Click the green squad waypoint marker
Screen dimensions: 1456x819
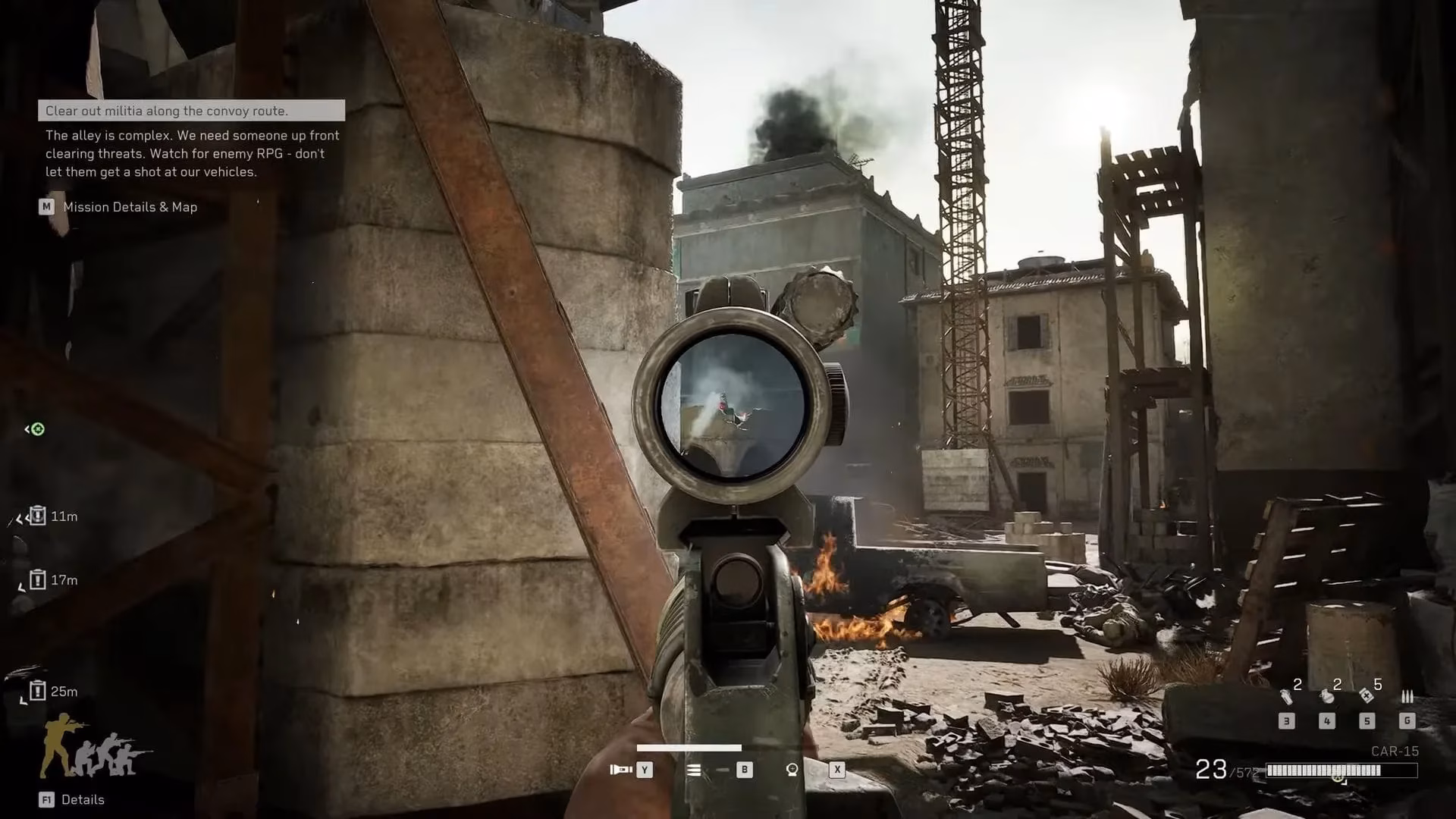[x=36, y=429]
